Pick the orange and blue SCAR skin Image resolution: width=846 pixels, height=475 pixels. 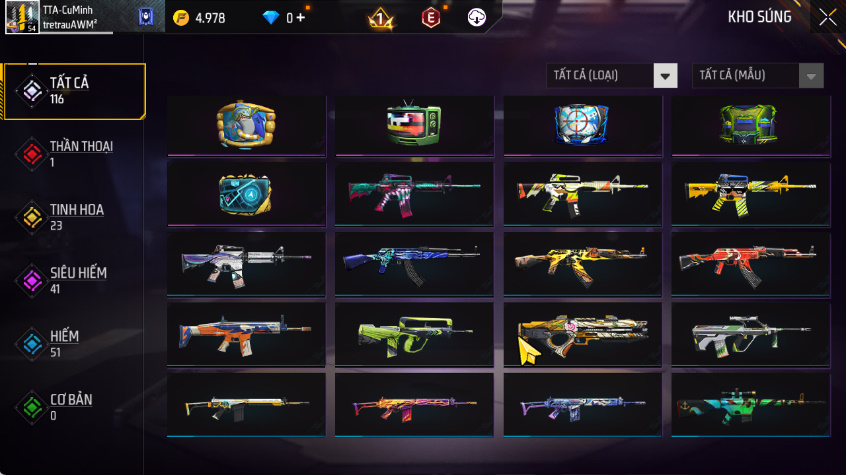pos(246,333)
